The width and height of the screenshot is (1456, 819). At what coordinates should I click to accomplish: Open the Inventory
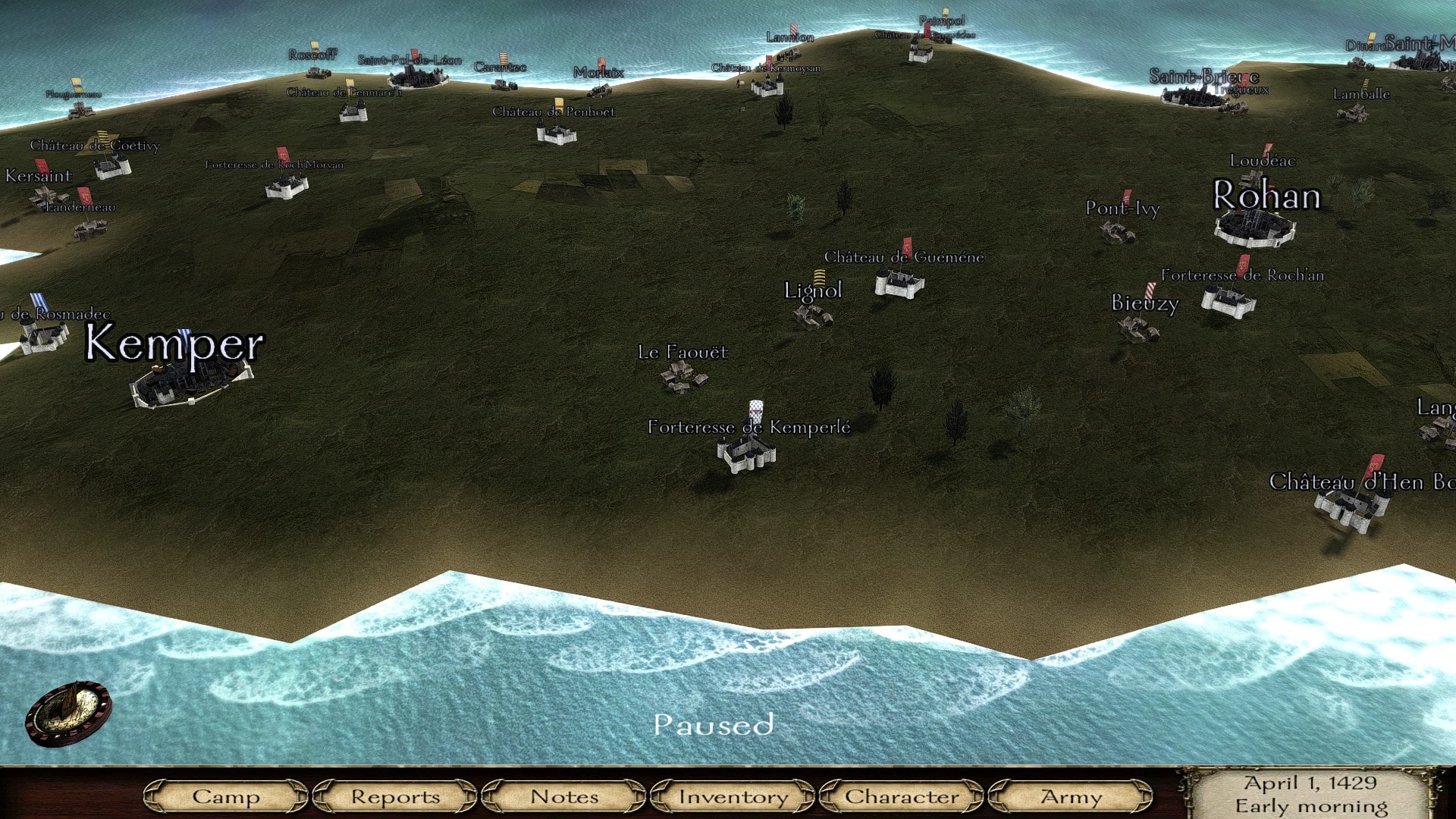tap(733, 796)
